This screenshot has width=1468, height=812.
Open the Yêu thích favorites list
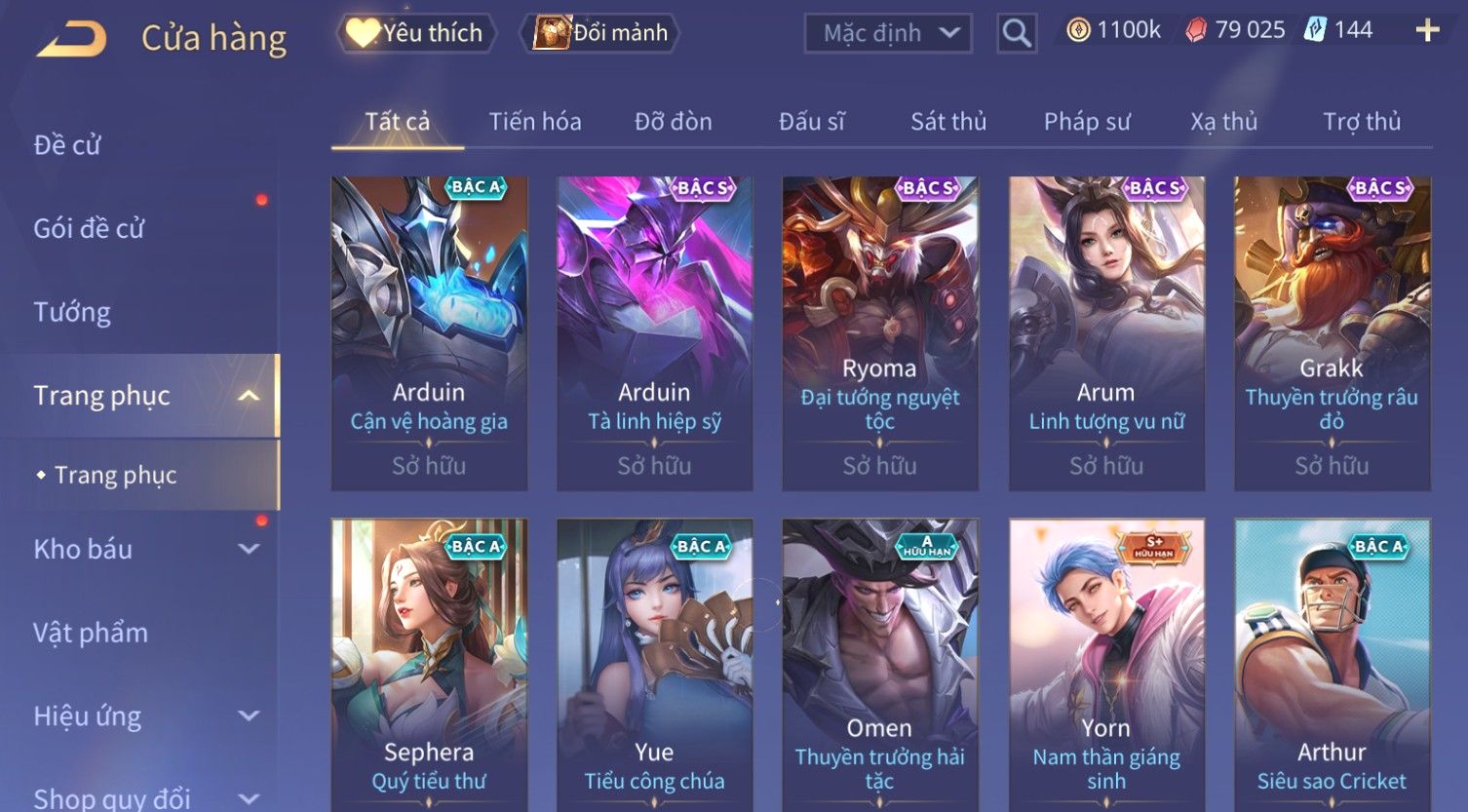tap(416, 33)
